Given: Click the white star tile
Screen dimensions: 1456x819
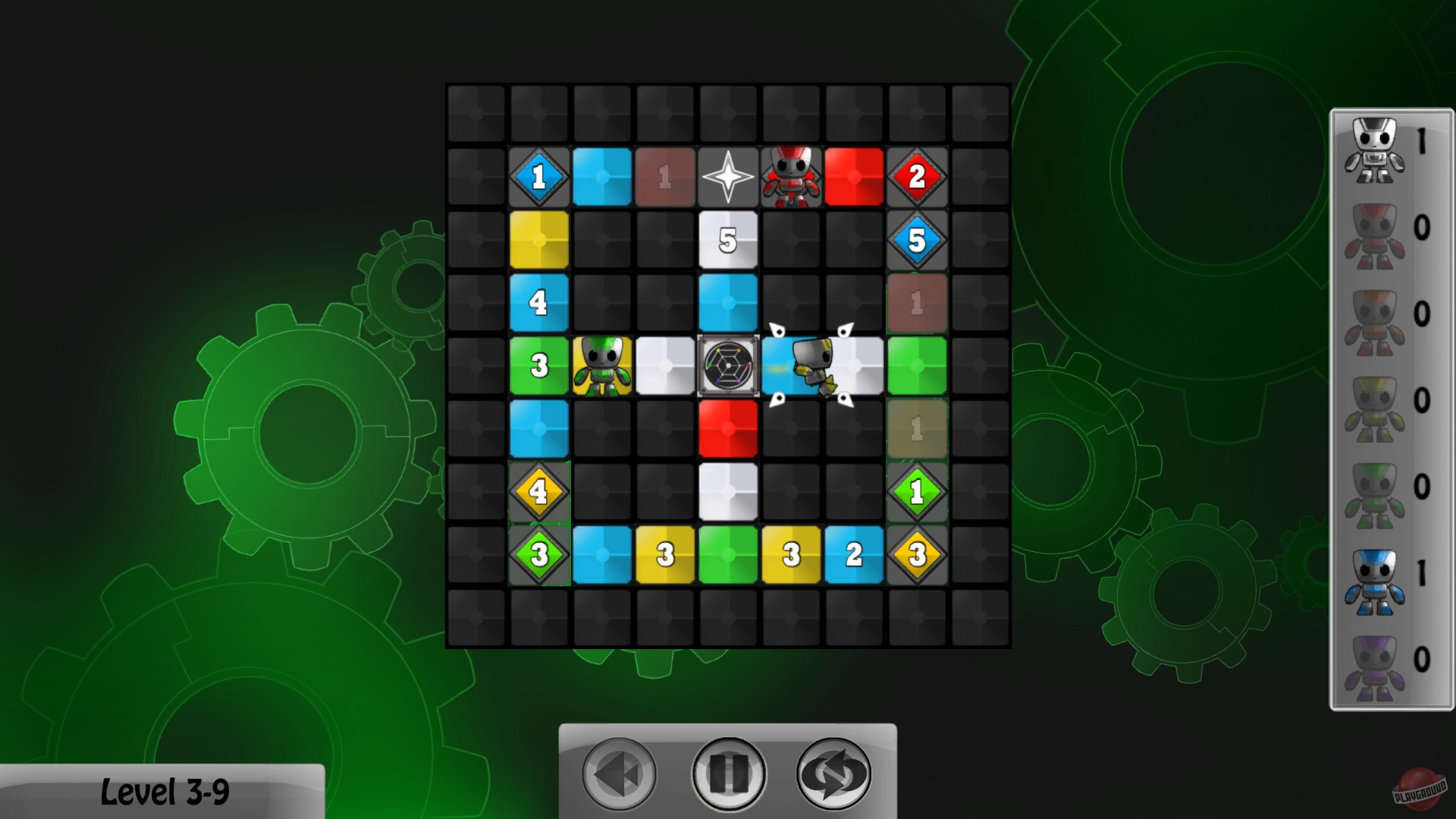Looking at the screenshot, I should tap(728, 176).
